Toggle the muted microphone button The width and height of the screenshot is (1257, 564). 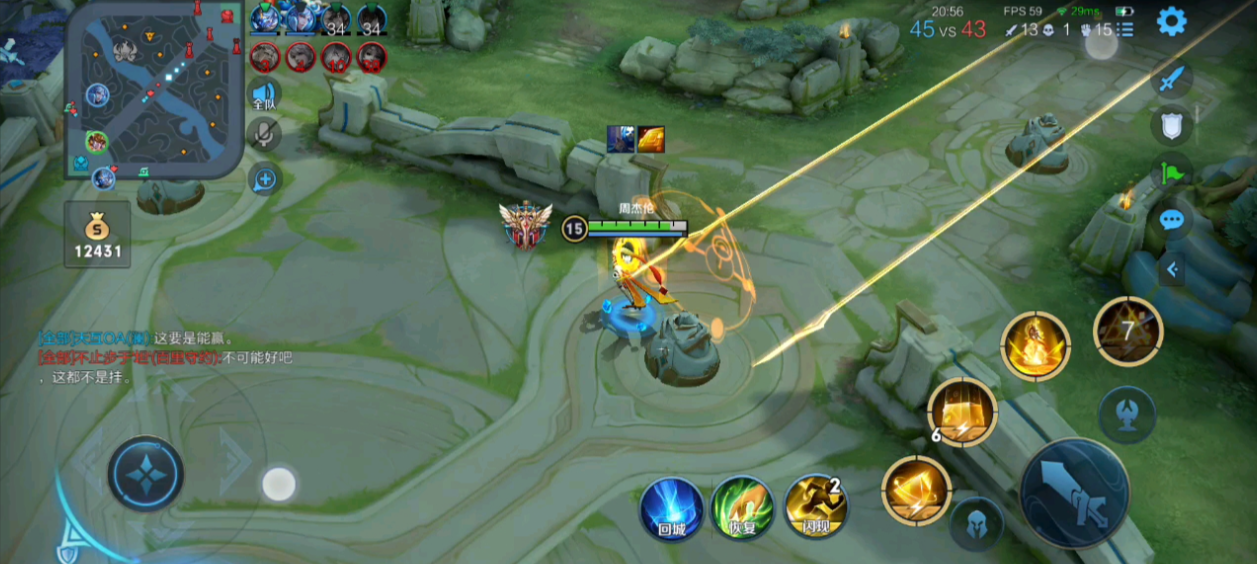264,134
